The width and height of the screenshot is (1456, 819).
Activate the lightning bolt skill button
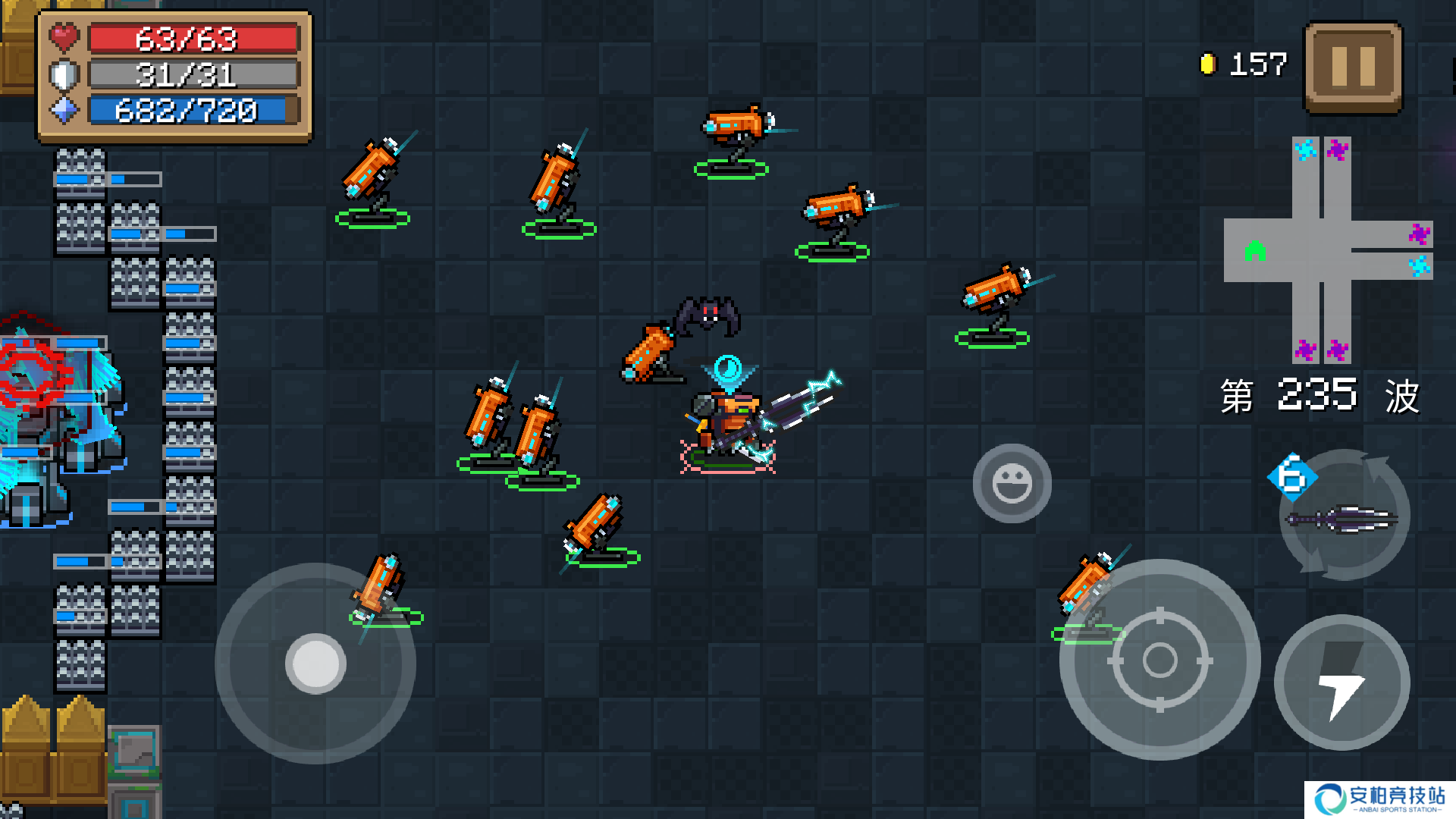tap(1341, 682)
